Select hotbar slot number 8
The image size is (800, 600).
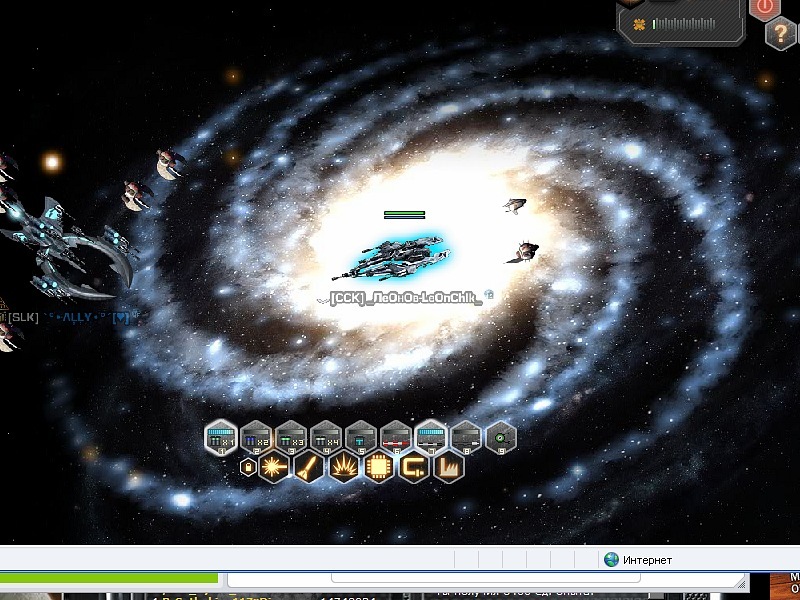coord(465,436)
